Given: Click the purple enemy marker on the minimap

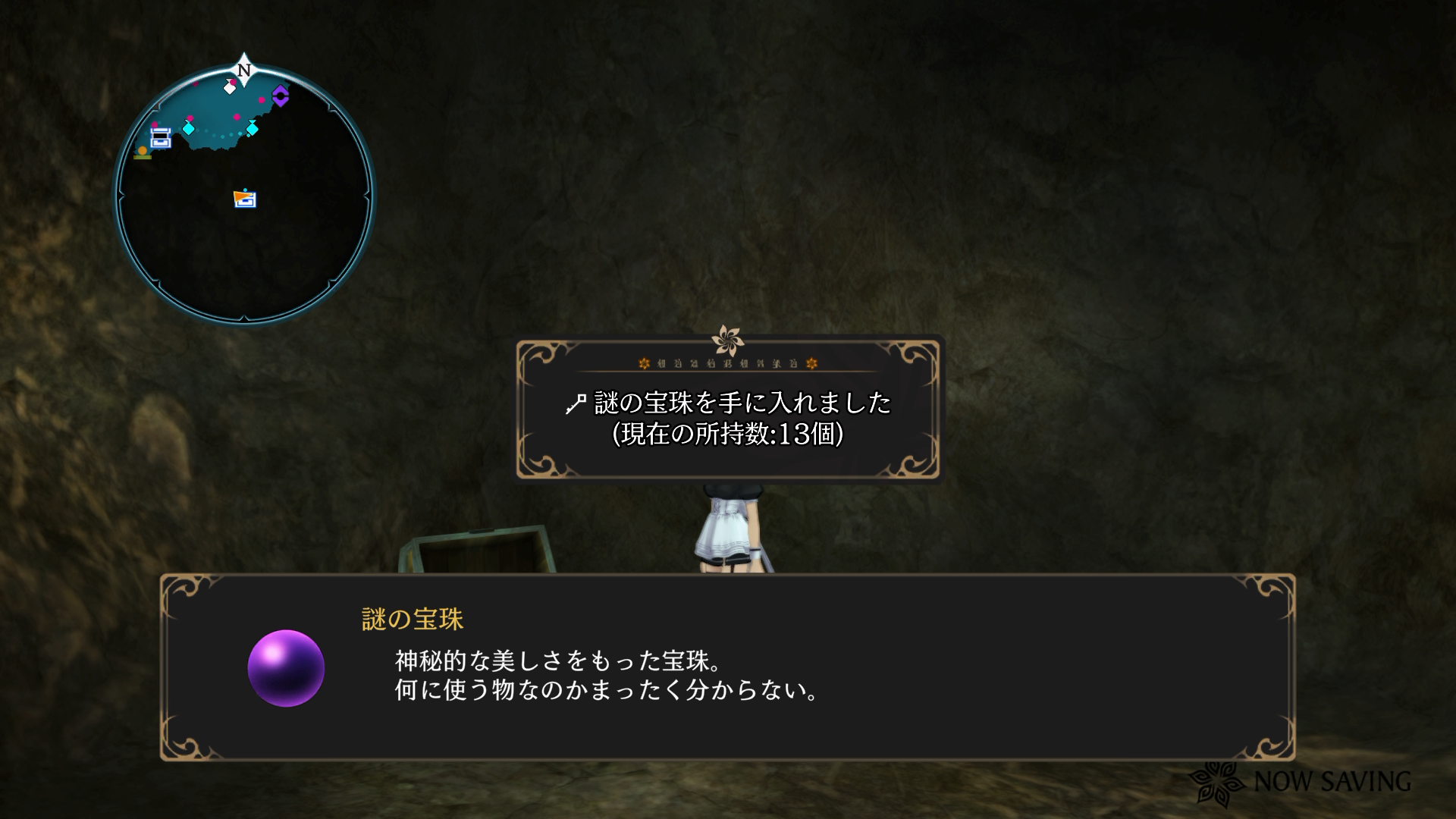Looking at the screenshot, I should (280, 97).
